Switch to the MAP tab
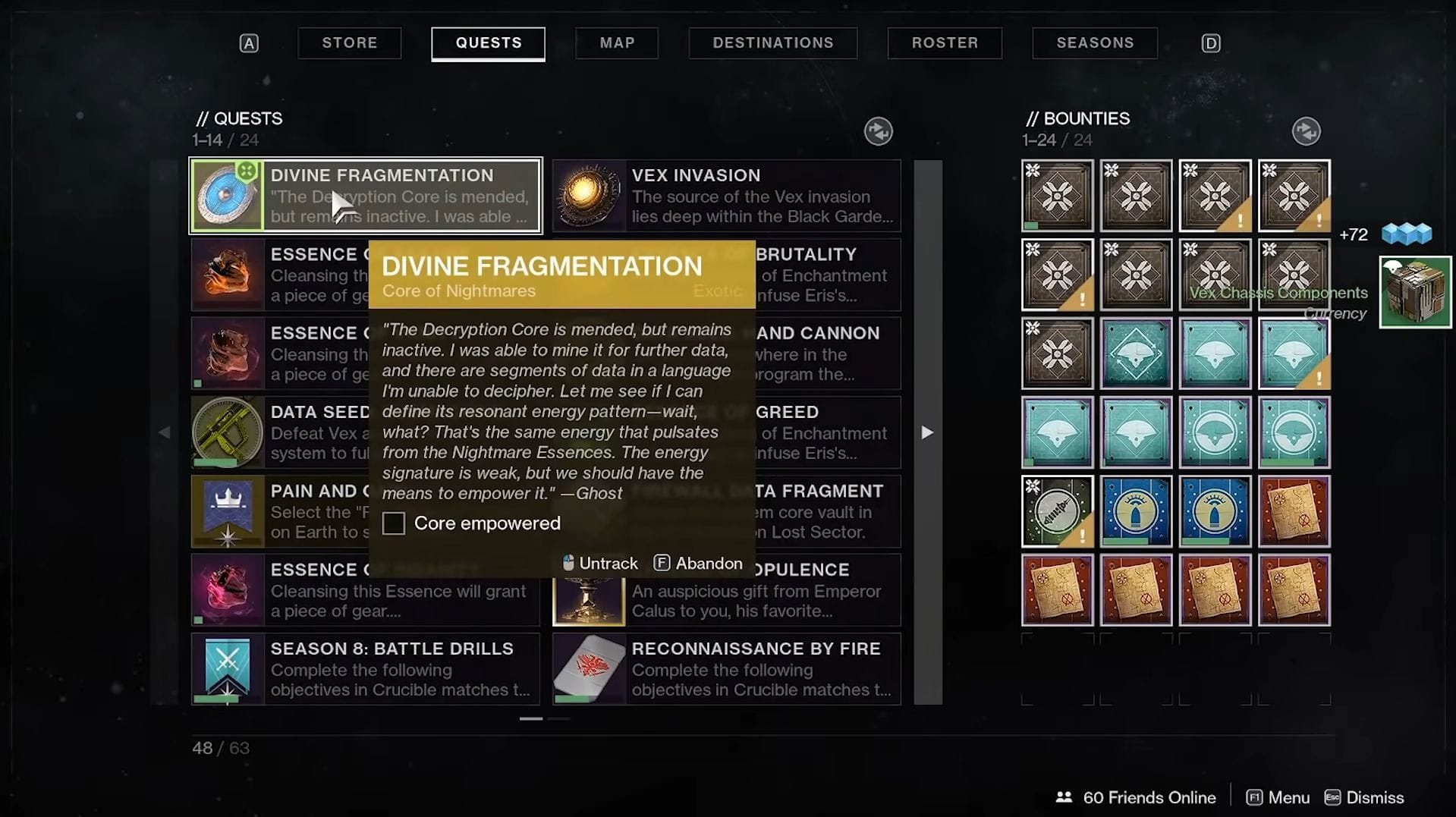Screen dimensions: 1456x817 point(617,42)
